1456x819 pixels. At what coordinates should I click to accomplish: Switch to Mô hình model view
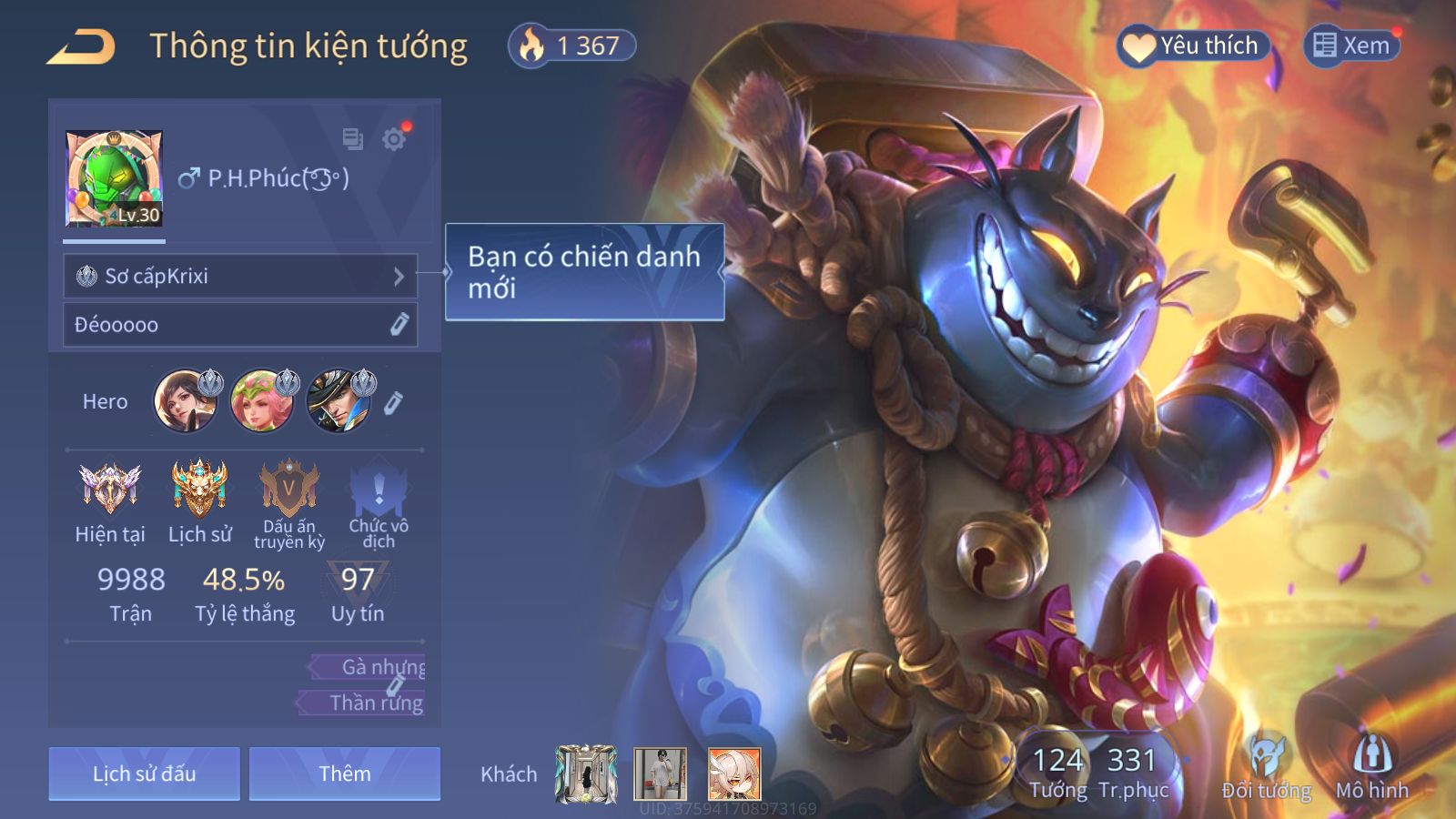coord(1371,769)
